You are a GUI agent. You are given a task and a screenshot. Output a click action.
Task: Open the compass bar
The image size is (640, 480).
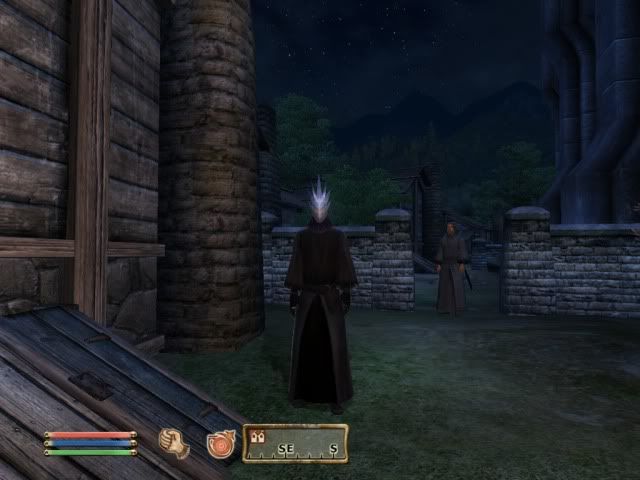point(295,443)
